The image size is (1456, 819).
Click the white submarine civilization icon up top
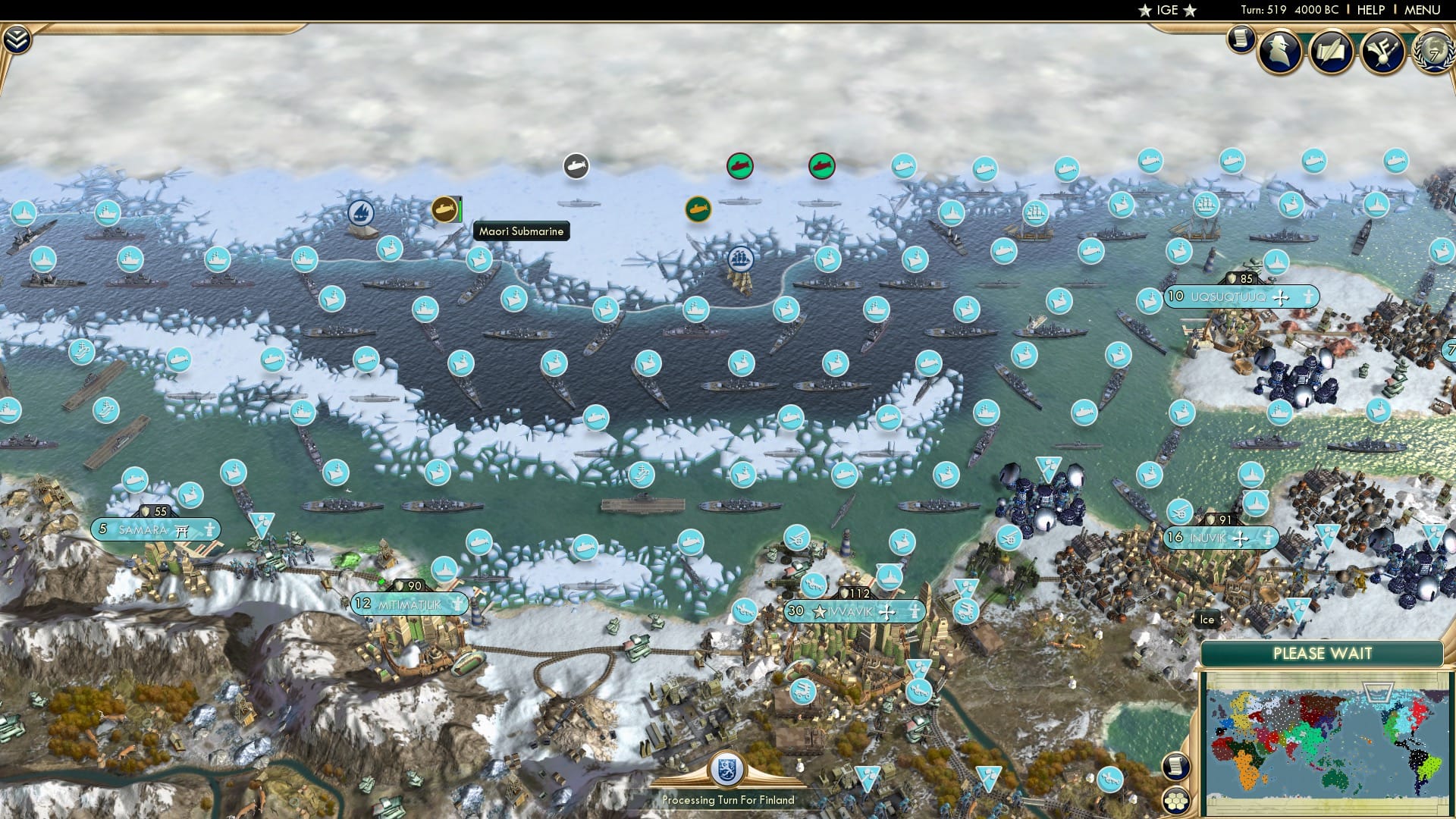pyautogui.click(x=576, y=165)
